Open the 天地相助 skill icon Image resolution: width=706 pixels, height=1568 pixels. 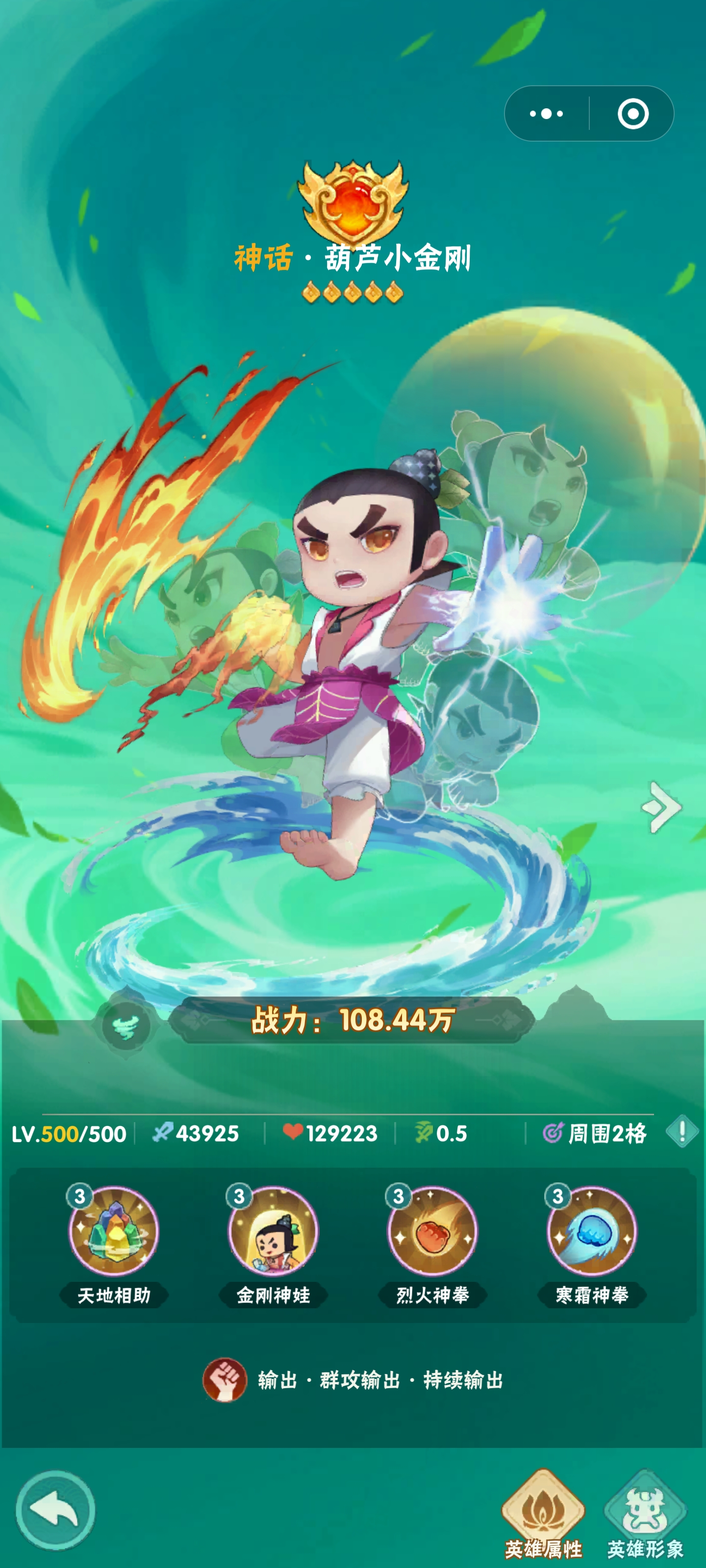coord(116,1229)
